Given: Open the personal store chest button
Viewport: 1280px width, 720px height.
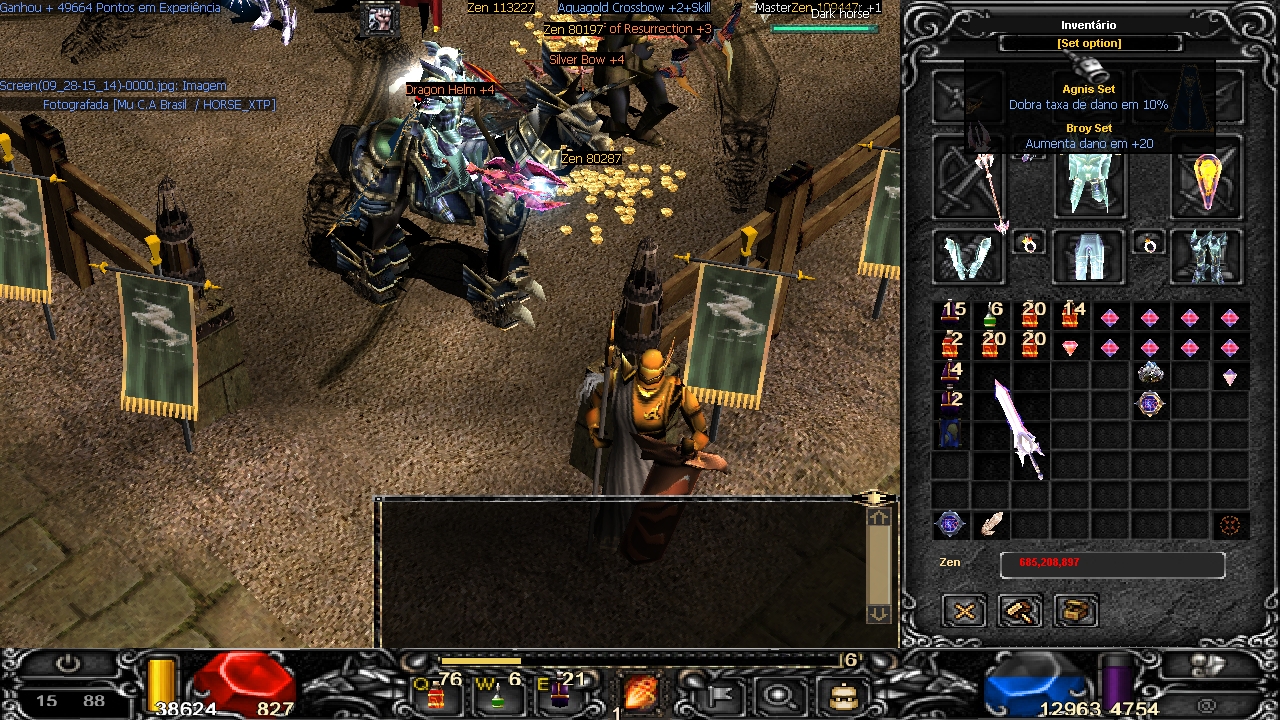Looking at the screenshot, I should tap(1076, 610).
